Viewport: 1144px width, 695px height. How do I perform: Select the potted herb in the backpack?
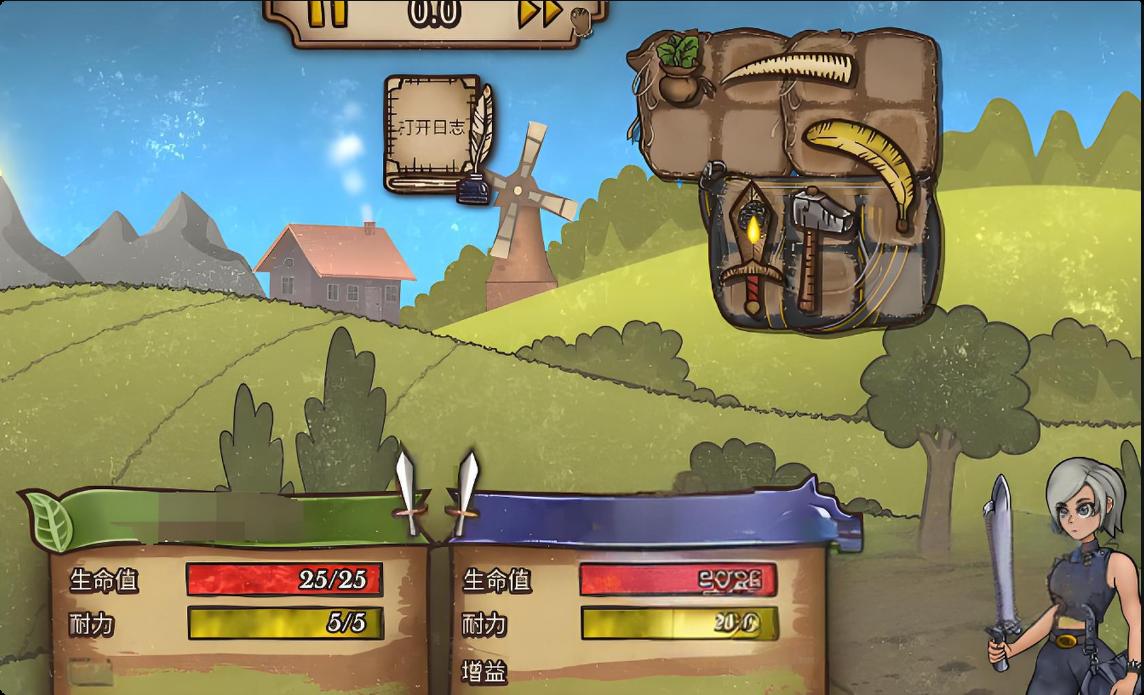coord(679,68)
